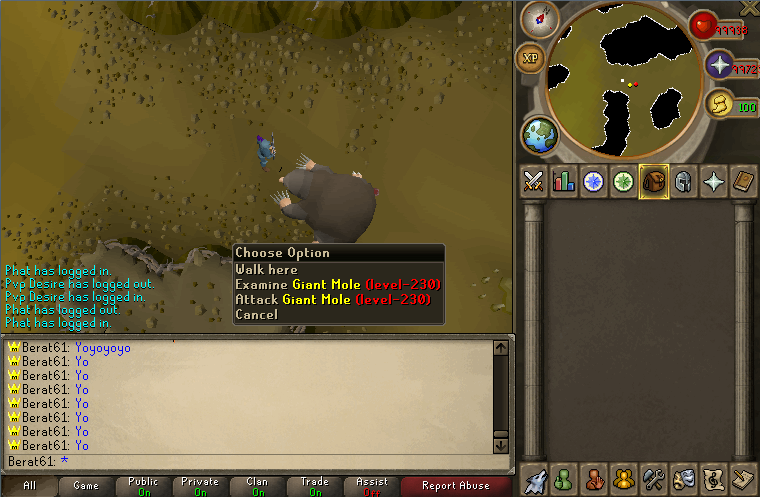
Task: Select Examine Giant Mole option
Action: 337,284
